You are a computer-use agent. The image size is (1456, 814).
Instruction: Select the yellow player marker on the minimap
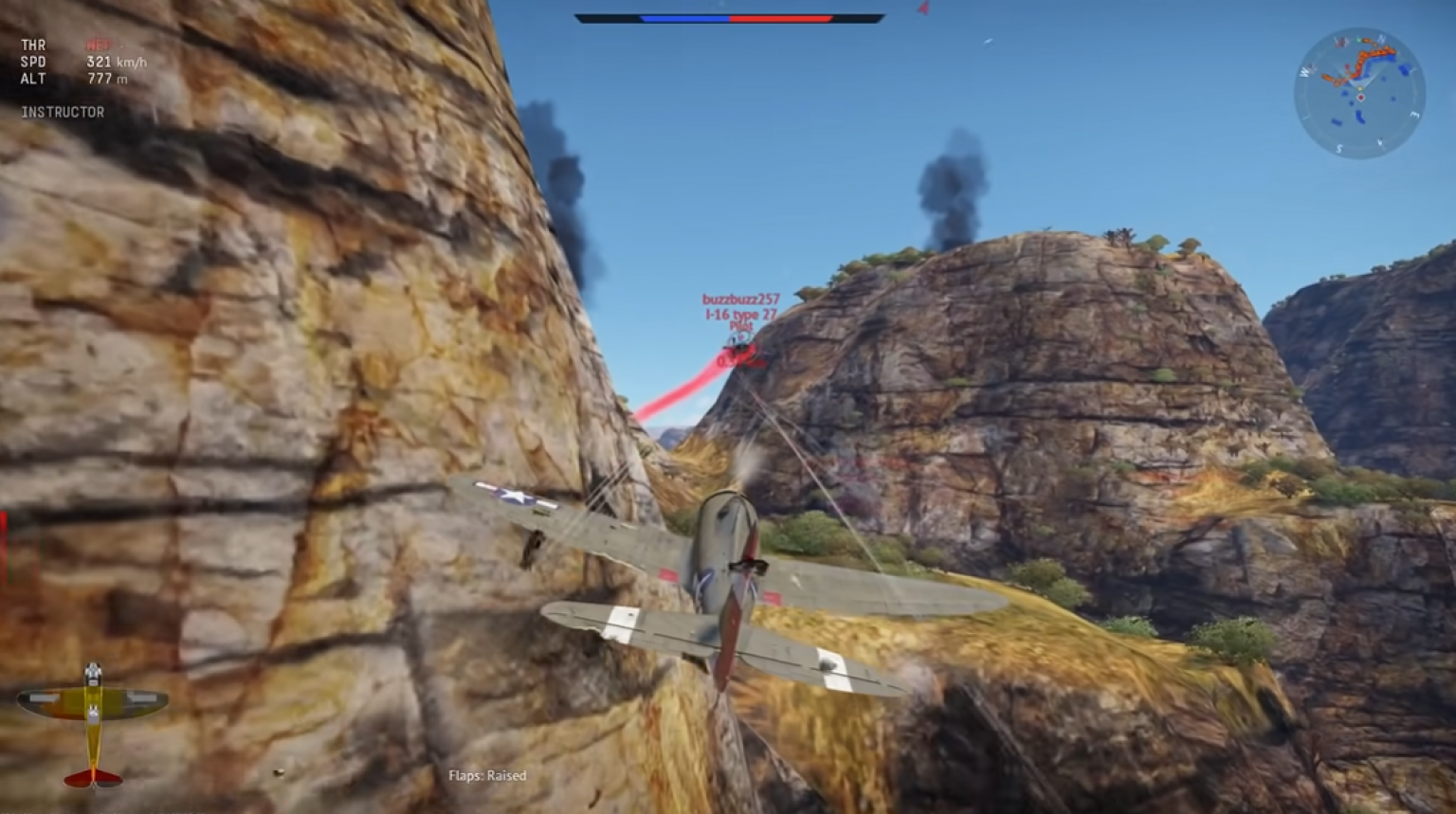click(1360, 88)
